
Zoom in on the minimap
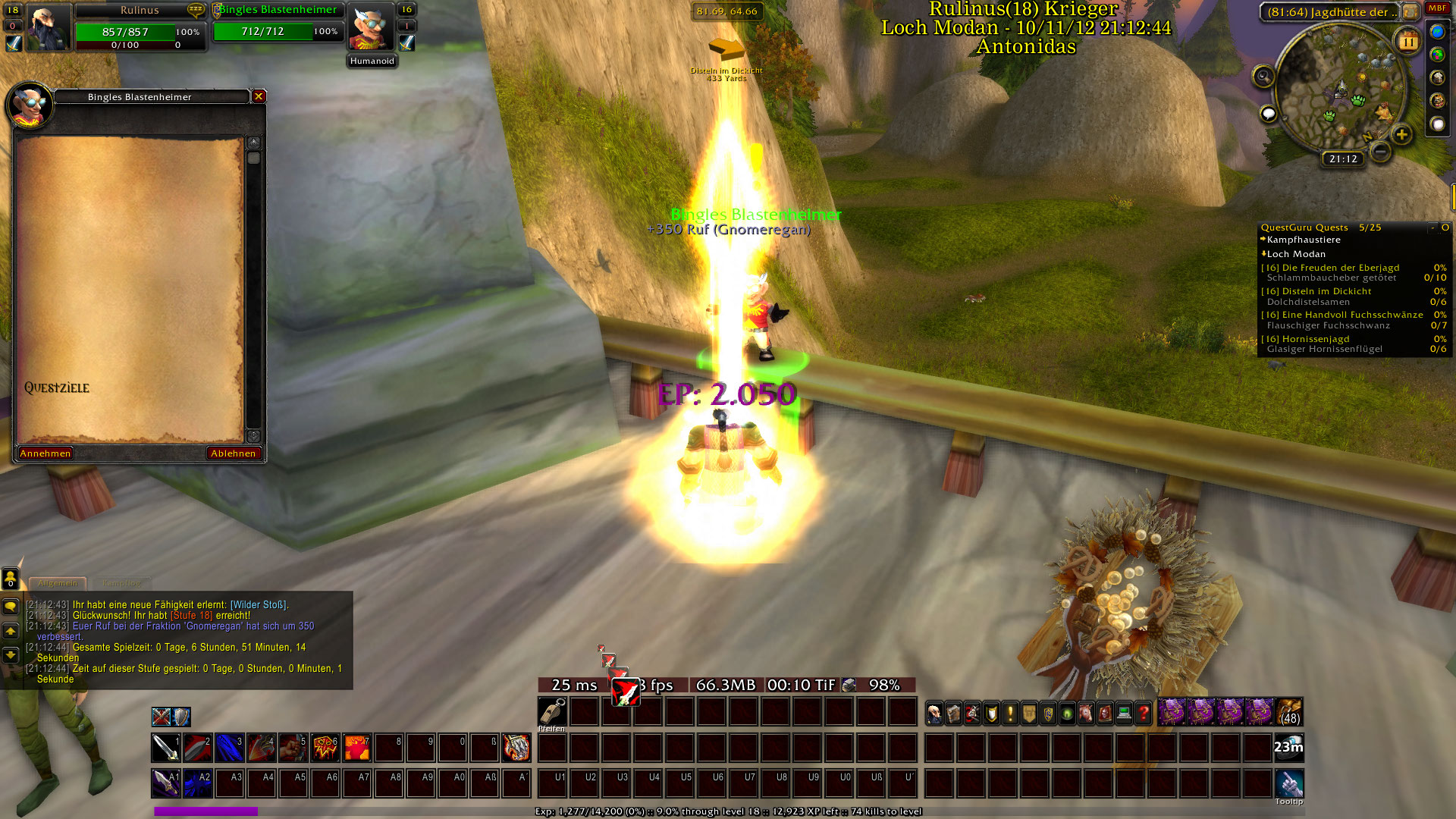(x=1401, y=135)
